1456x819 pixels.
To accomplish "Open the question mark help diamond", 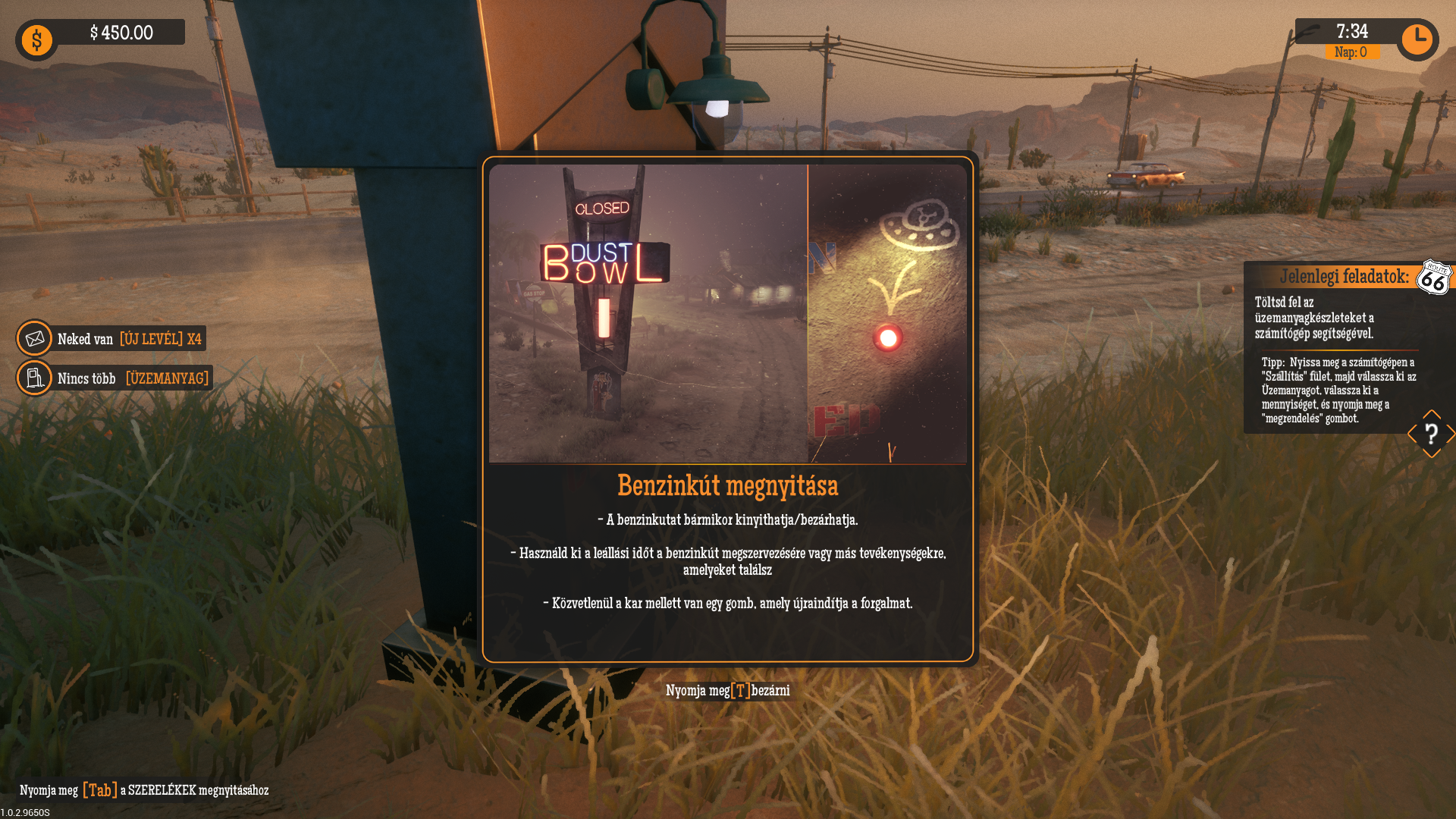I will pos(1431,435).
